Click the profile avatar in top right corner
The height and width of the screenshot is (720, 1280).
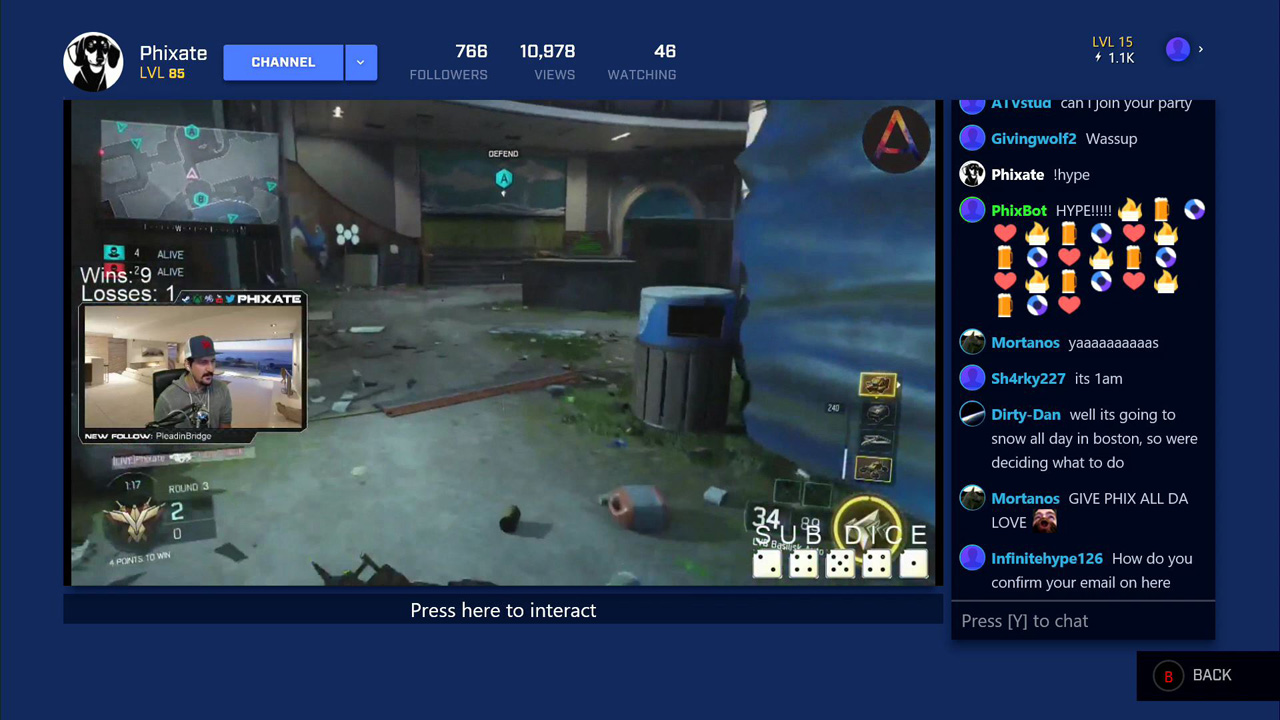[x=1177, y=49]
